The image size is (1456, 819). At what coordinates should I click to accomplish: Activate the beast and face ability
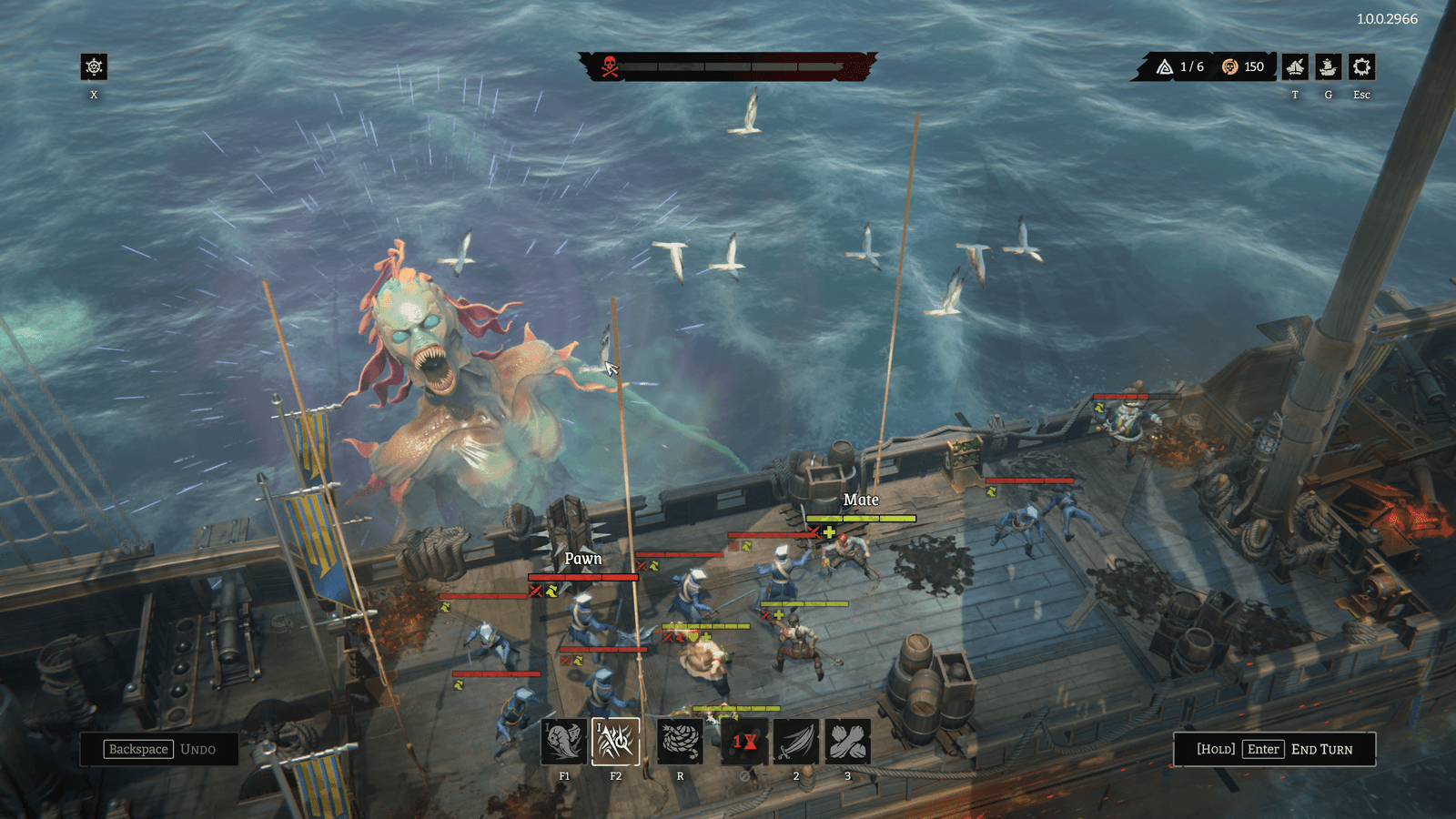click(563, 742)
